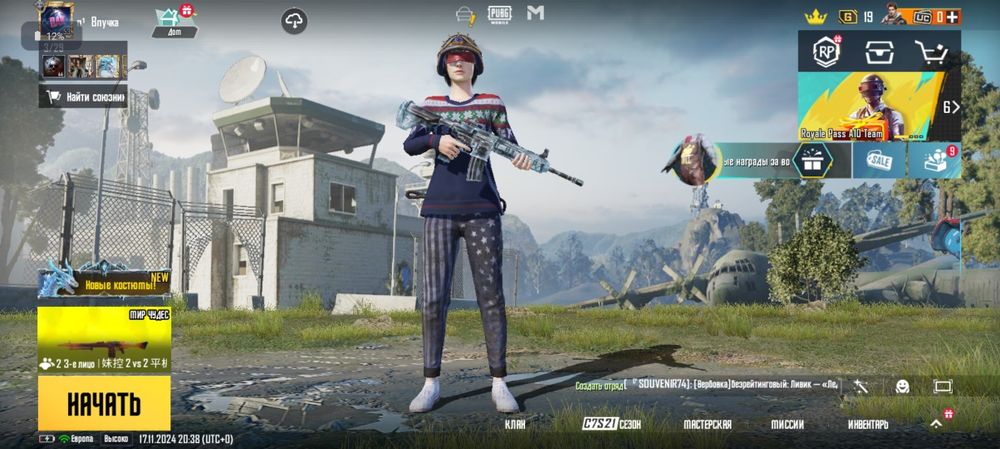Open the events icon with 9 badge

(x=935, y=160)
